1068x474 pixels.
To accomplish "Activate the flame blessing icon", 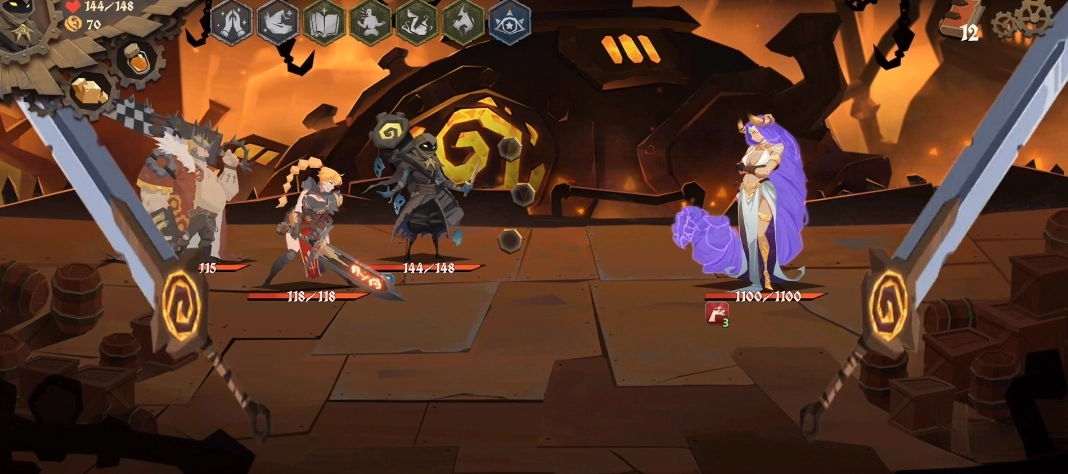I will (462, 22).
